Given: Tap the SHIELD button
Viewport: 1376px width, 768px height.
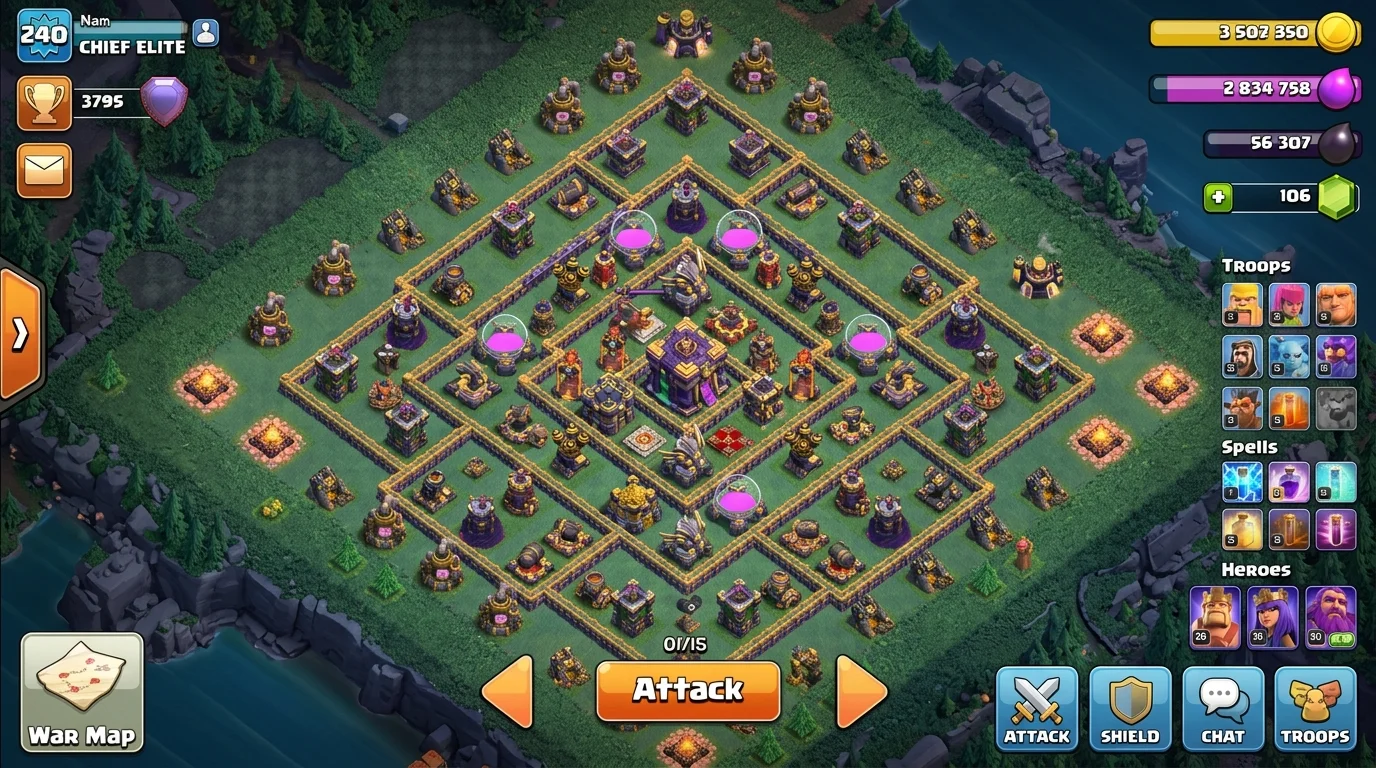Looking at the screenshot, I should click(1130, 708).
